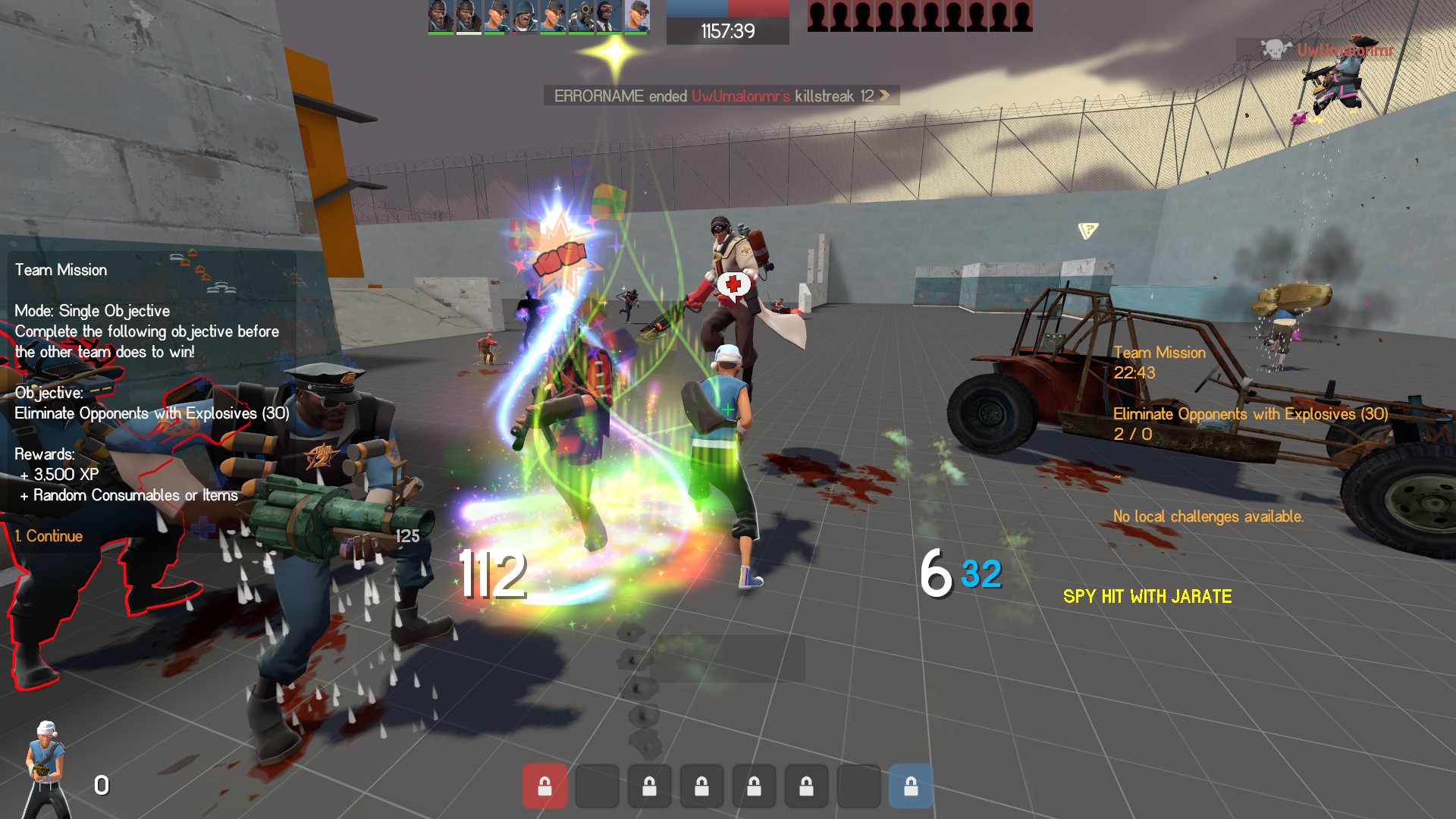Screen dimensions: 1456x819
Task: Click the Scout class portrait
Action: pos(47,767)
